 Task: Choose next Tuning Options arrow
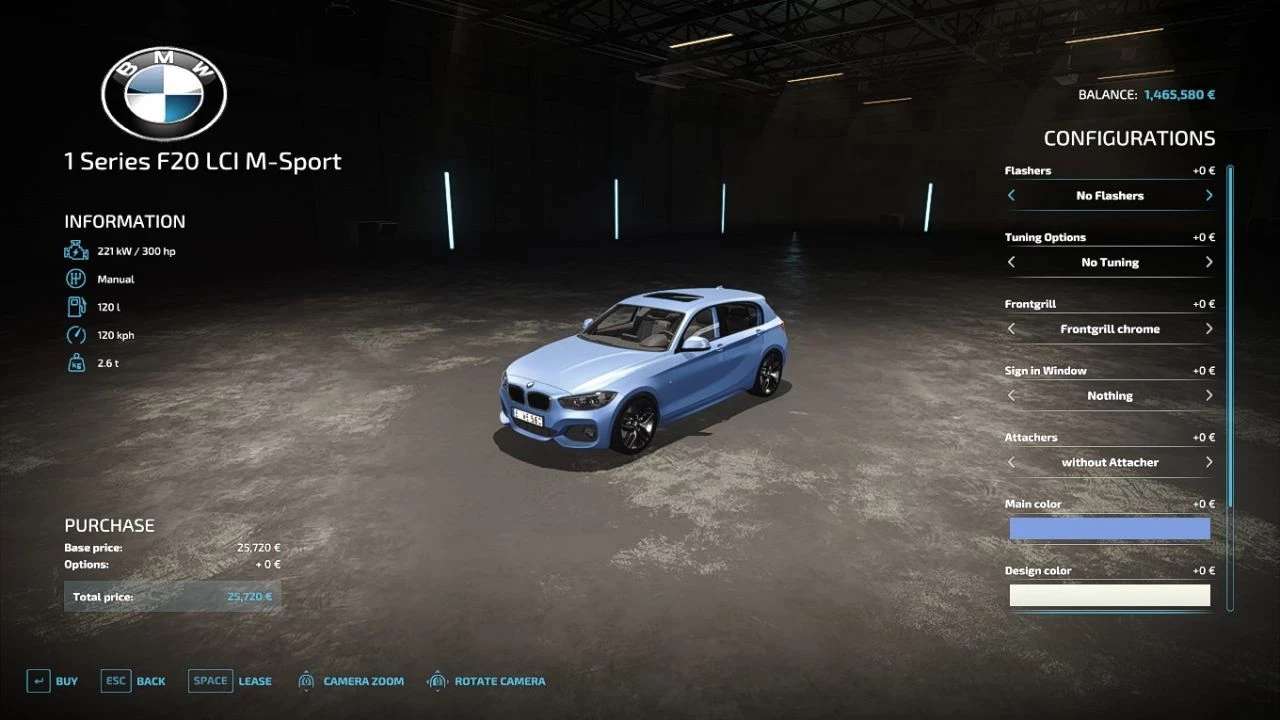click(x=1209, y=262)
